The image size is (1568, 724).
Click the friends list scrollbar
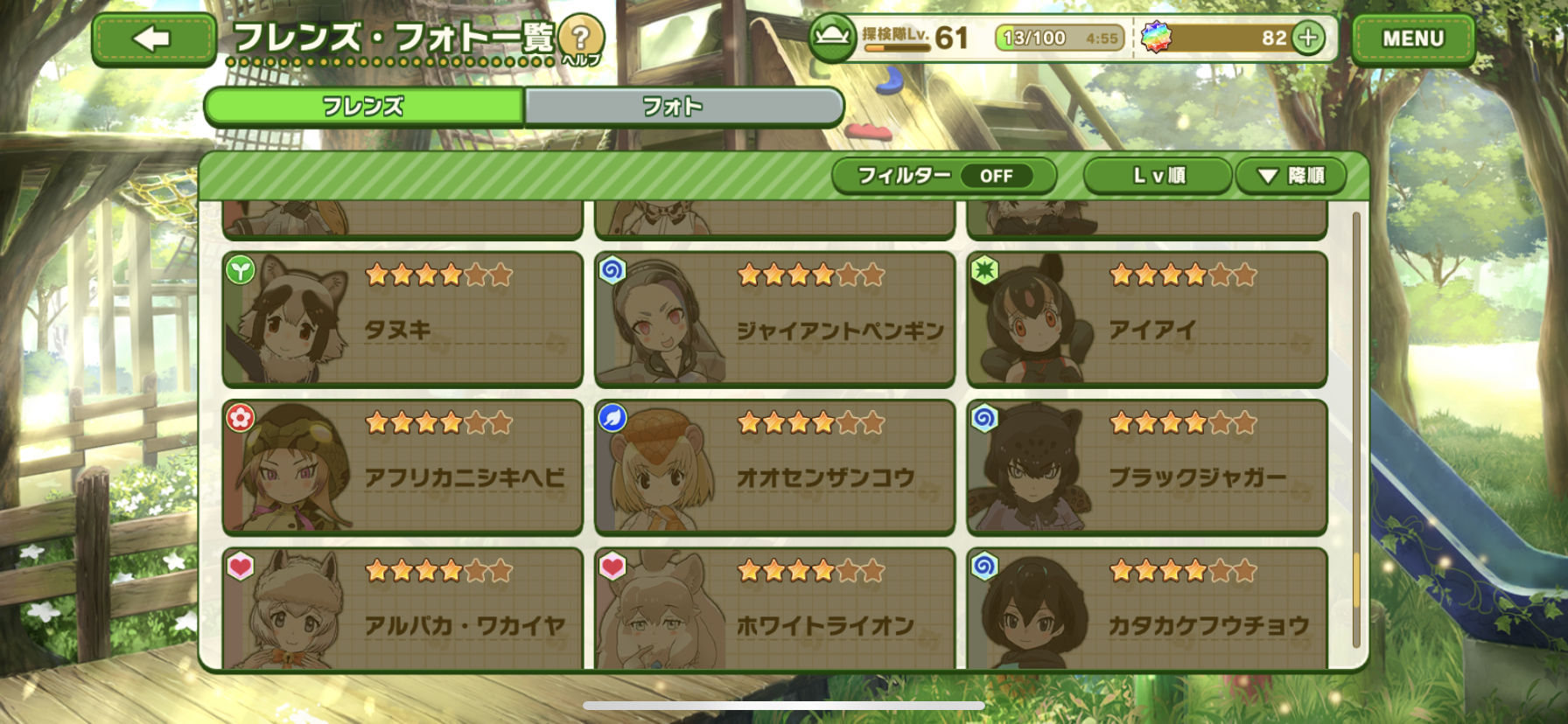point(1356,428)
